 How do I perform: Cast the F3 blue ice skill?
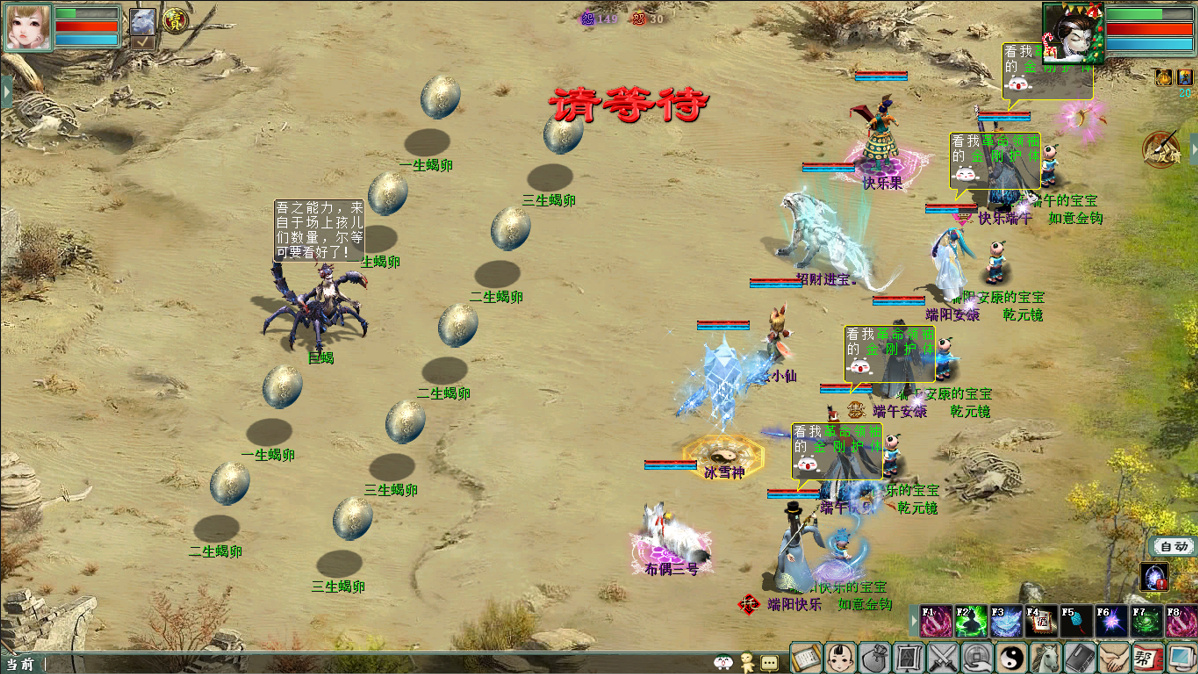[x=1006, y=621]
